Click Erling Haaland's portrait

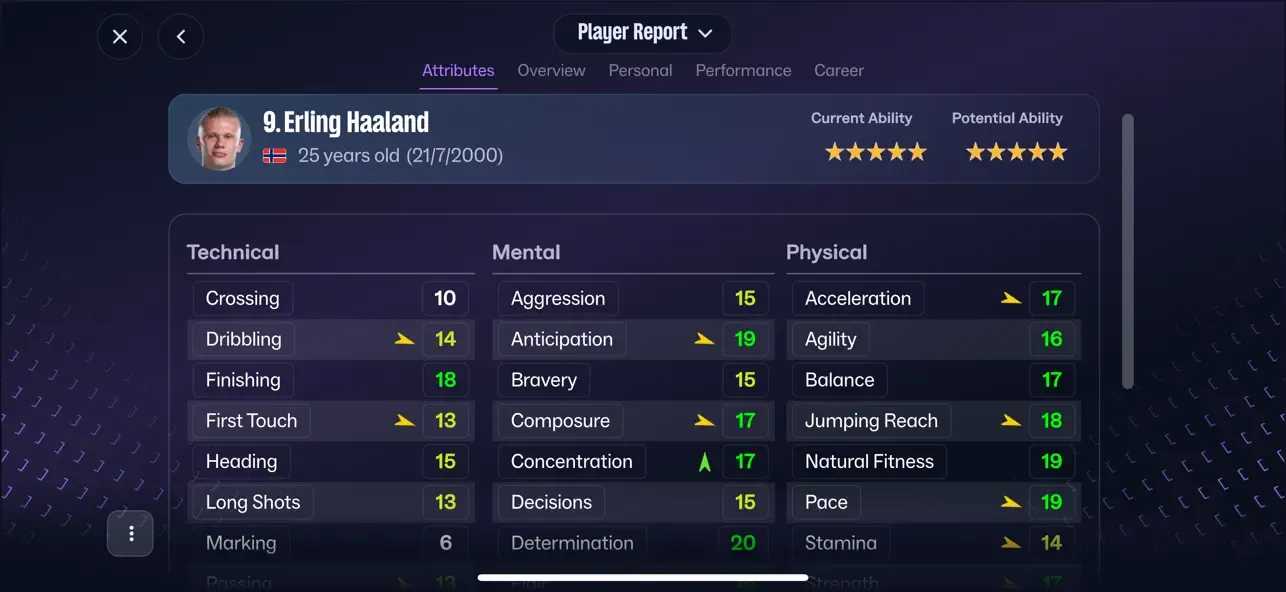pos(219,139)
